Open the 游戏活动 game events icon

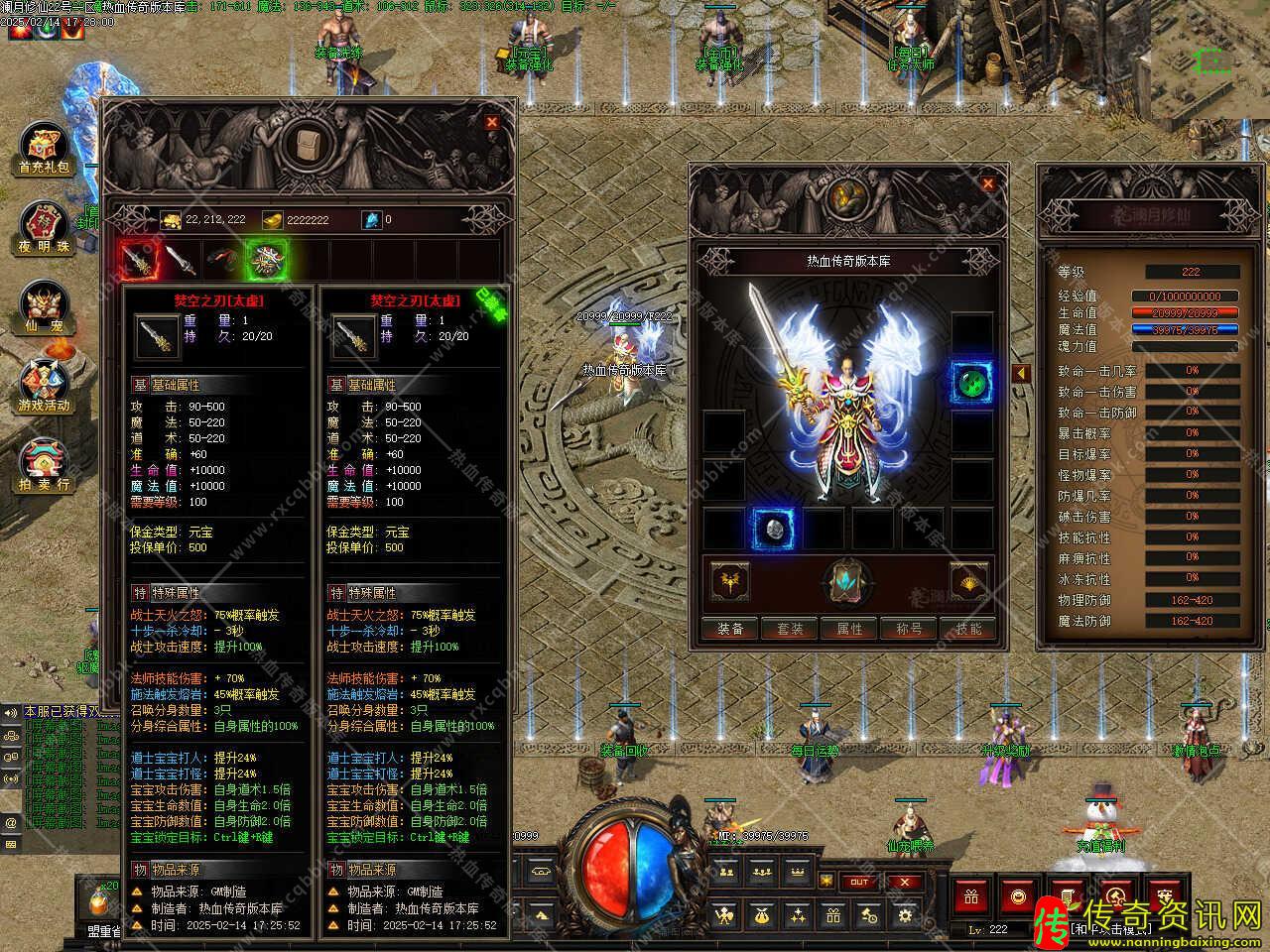(45, 387)
